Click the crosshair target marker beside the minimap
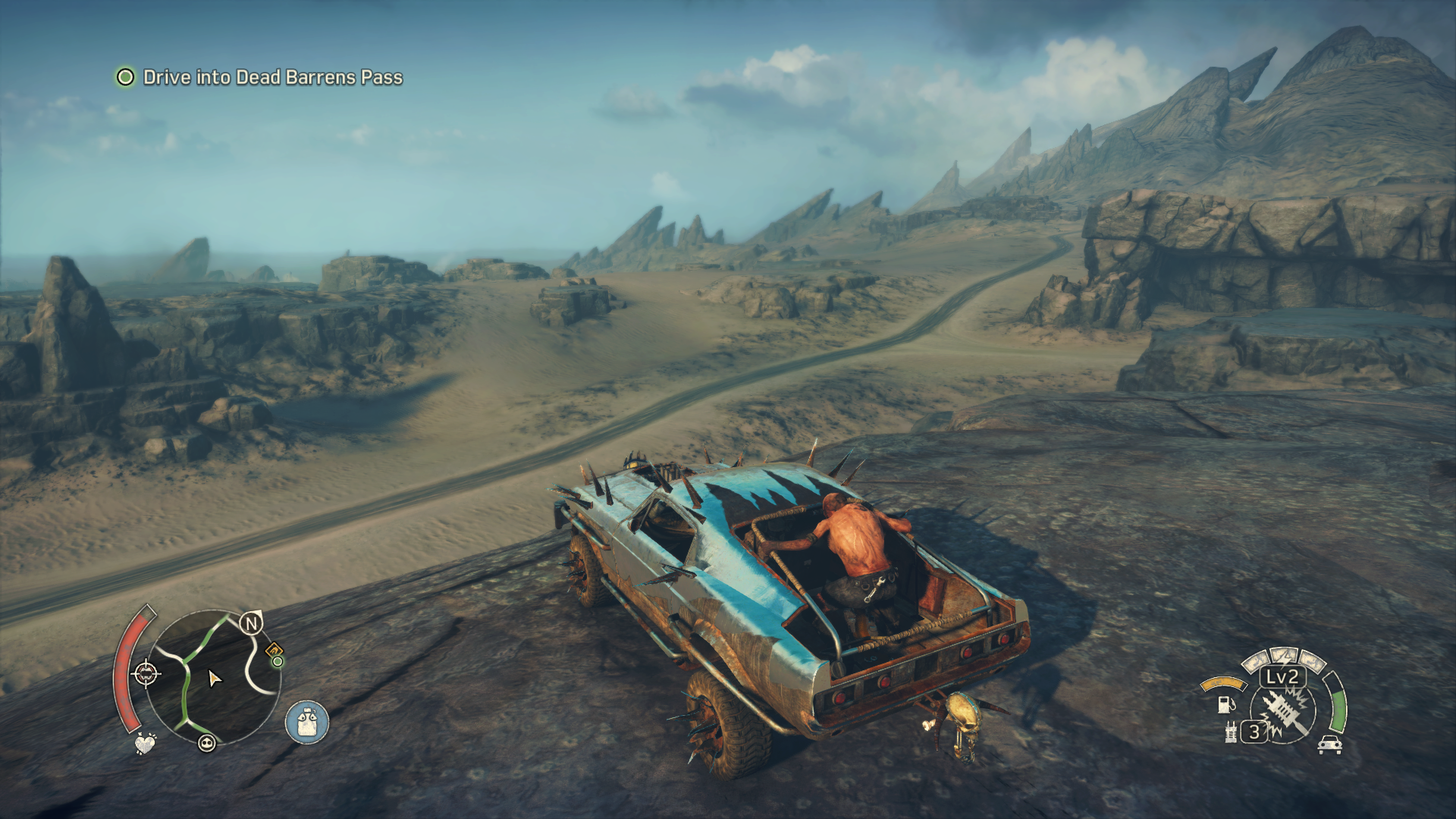1456x819 pixels. tap(146, 673)
